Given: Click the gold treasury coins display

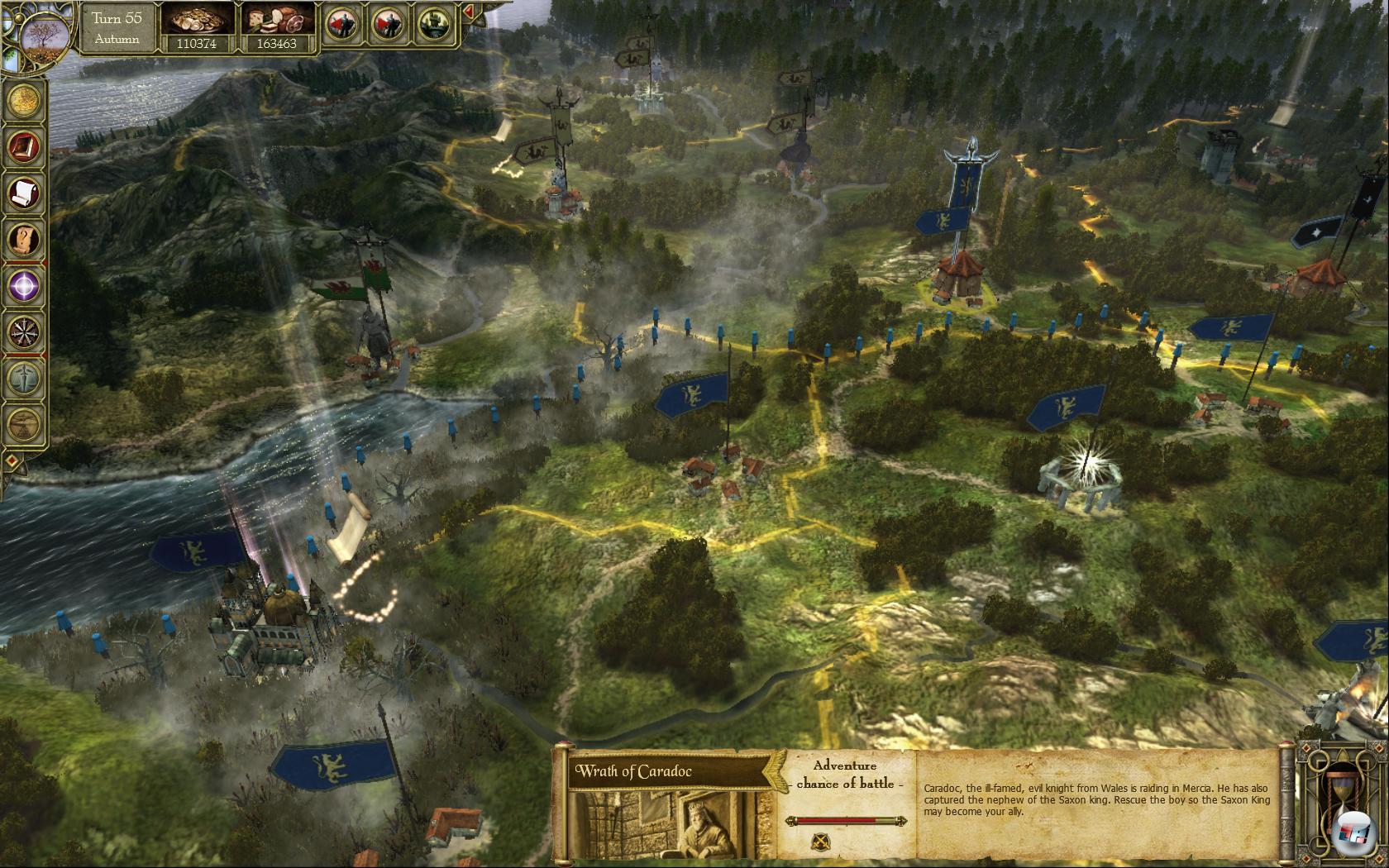Looking at the screenshot, I should [x=197, y=29].
